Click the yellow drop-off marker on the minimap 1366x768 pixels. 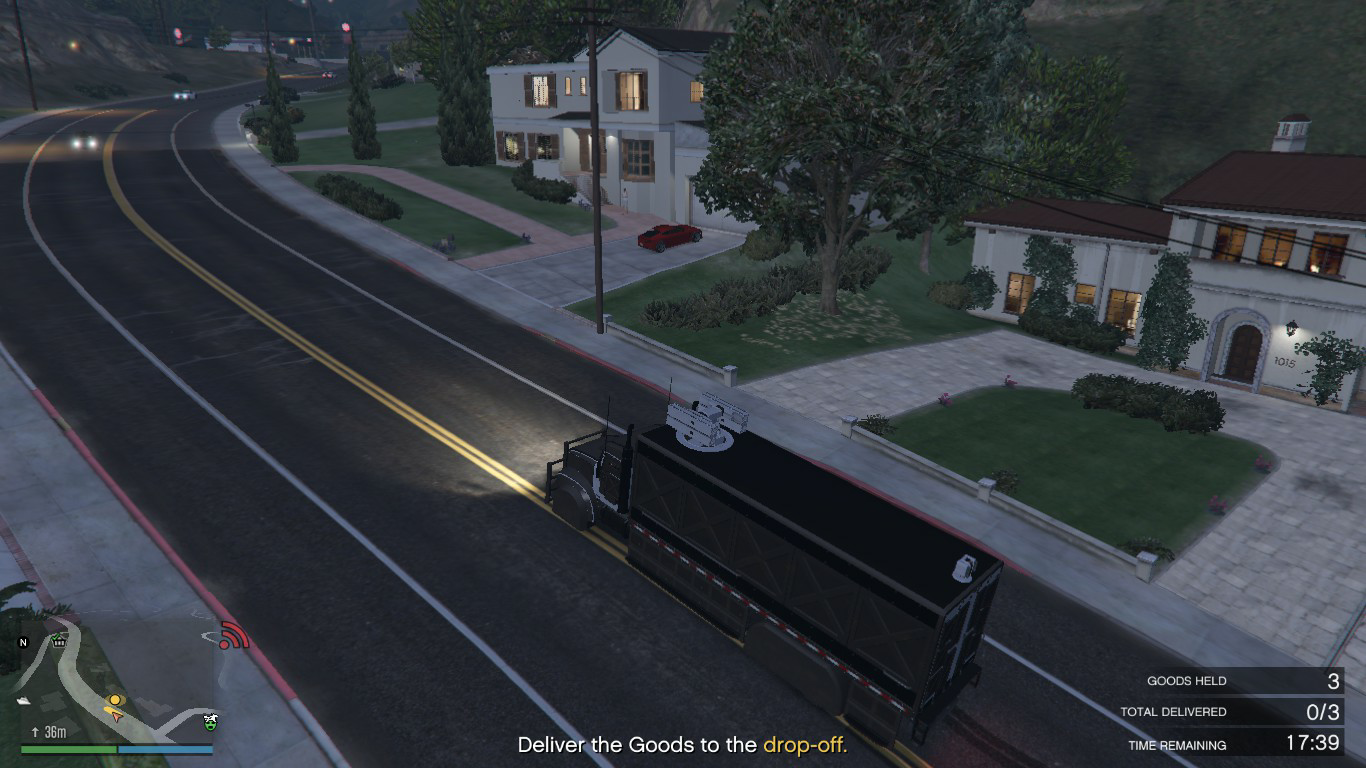[115, 700]
